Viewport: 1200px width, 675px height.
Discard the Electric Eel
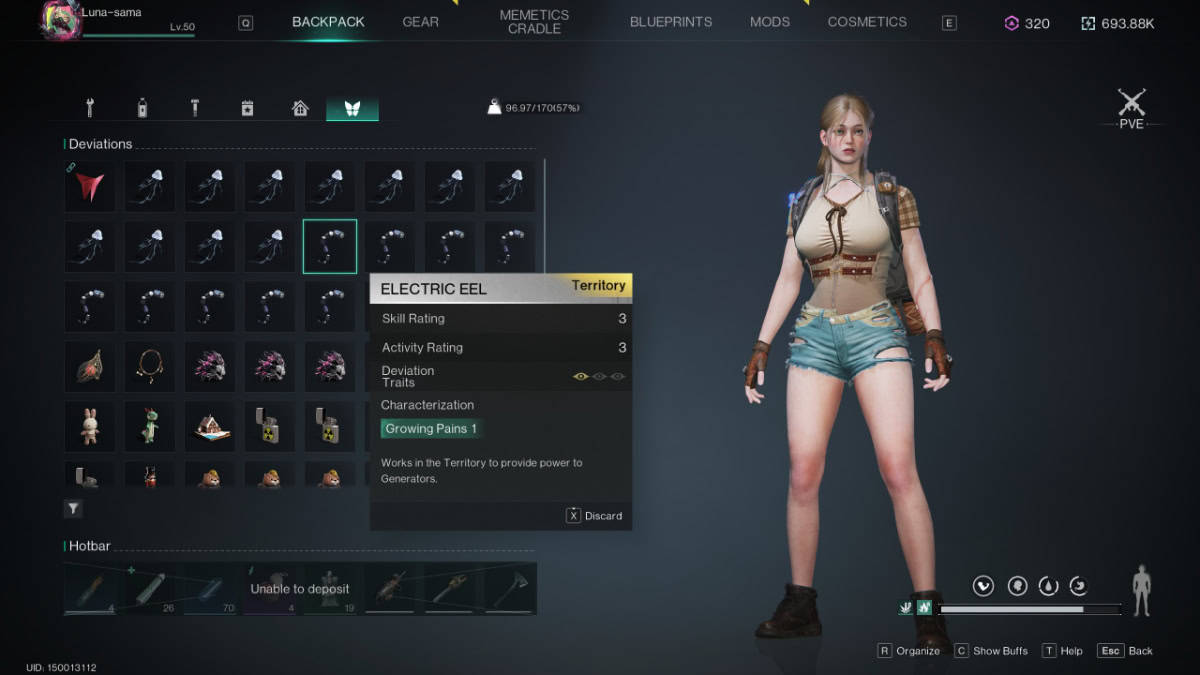click(x=595, y=516)
